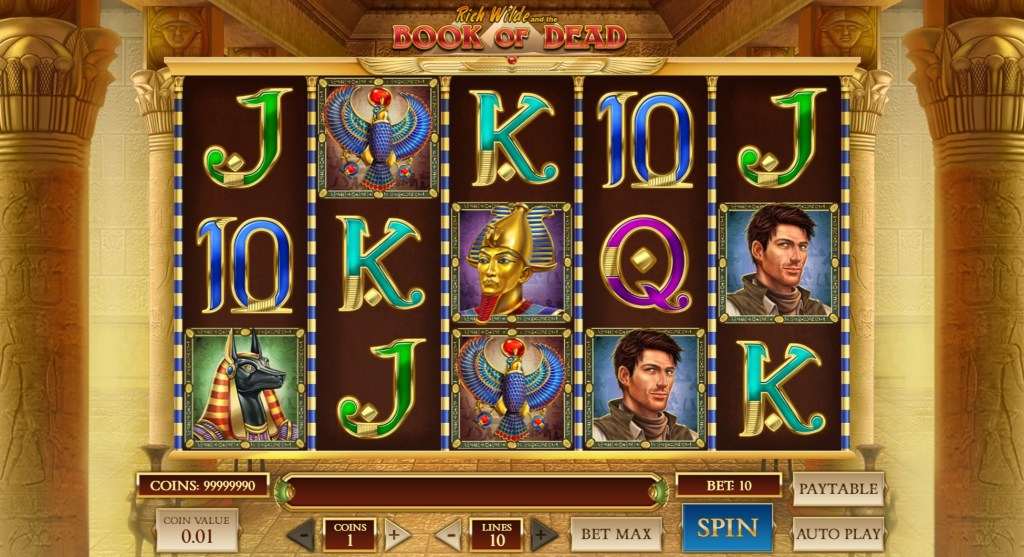Increase the number of coins

click(395, 533)
